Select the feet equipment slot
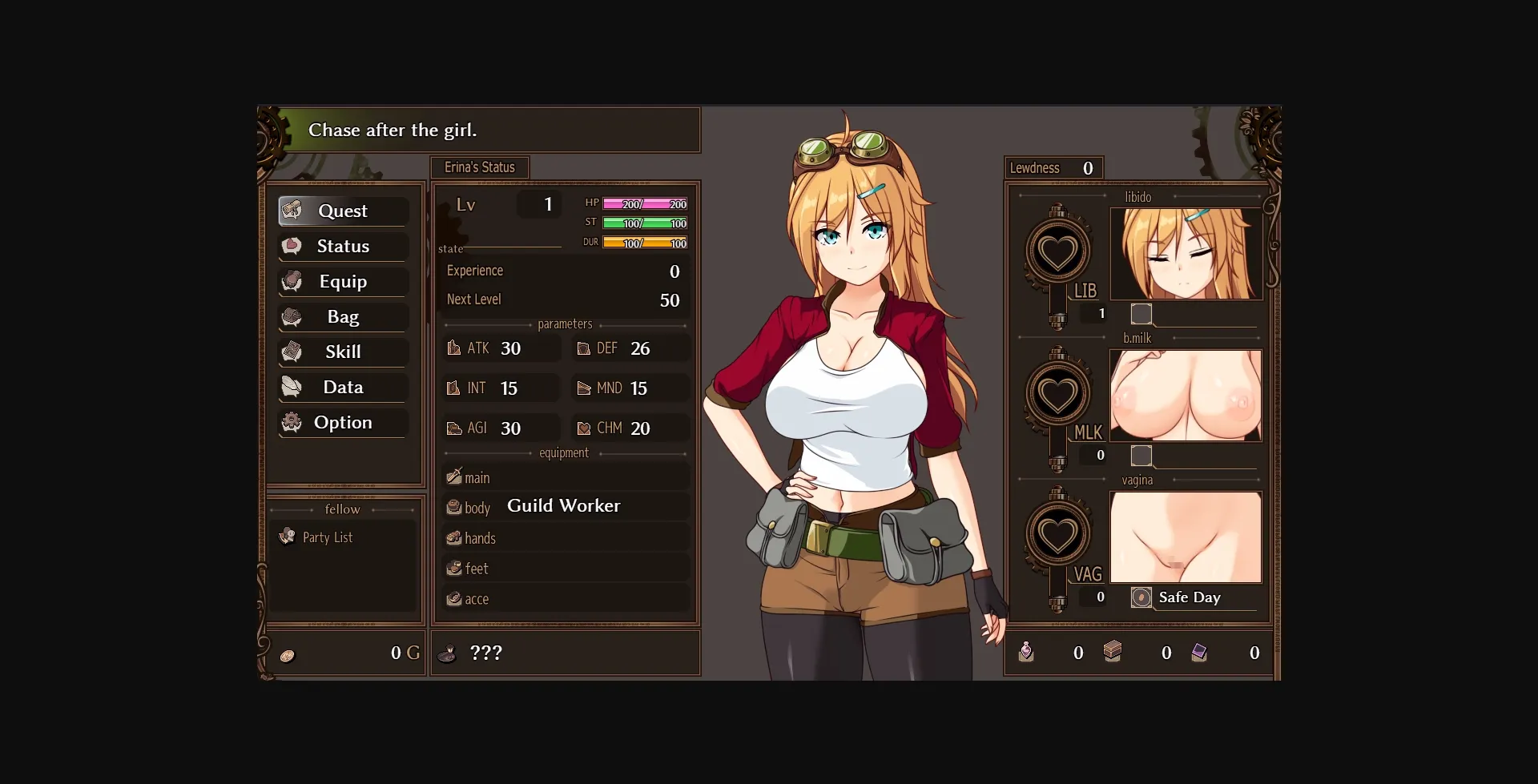Screen dimensions: 1538x784 pyautogui.click(x=565, y=569)
